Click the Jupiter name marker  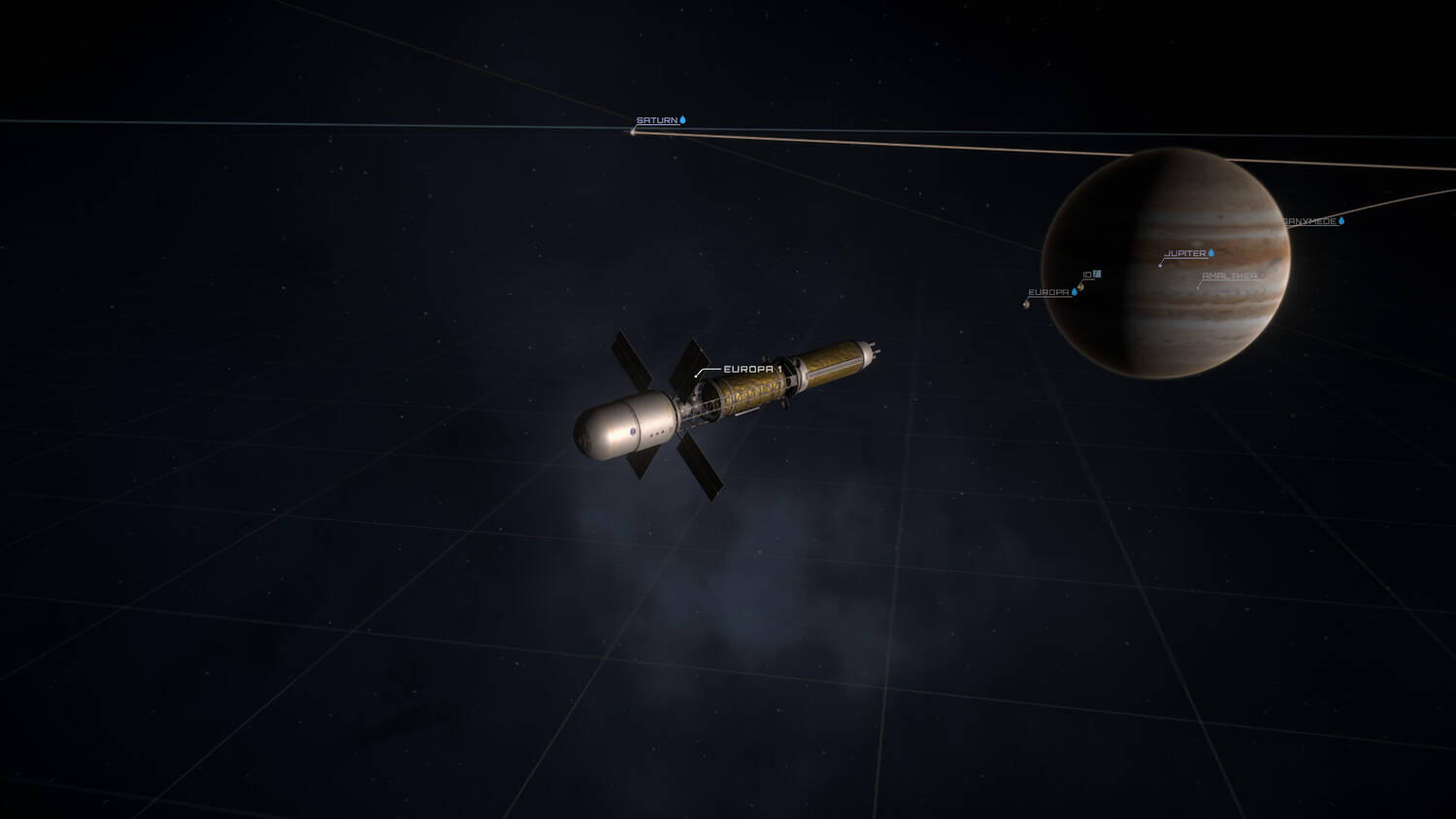(x=1185, y=254)
